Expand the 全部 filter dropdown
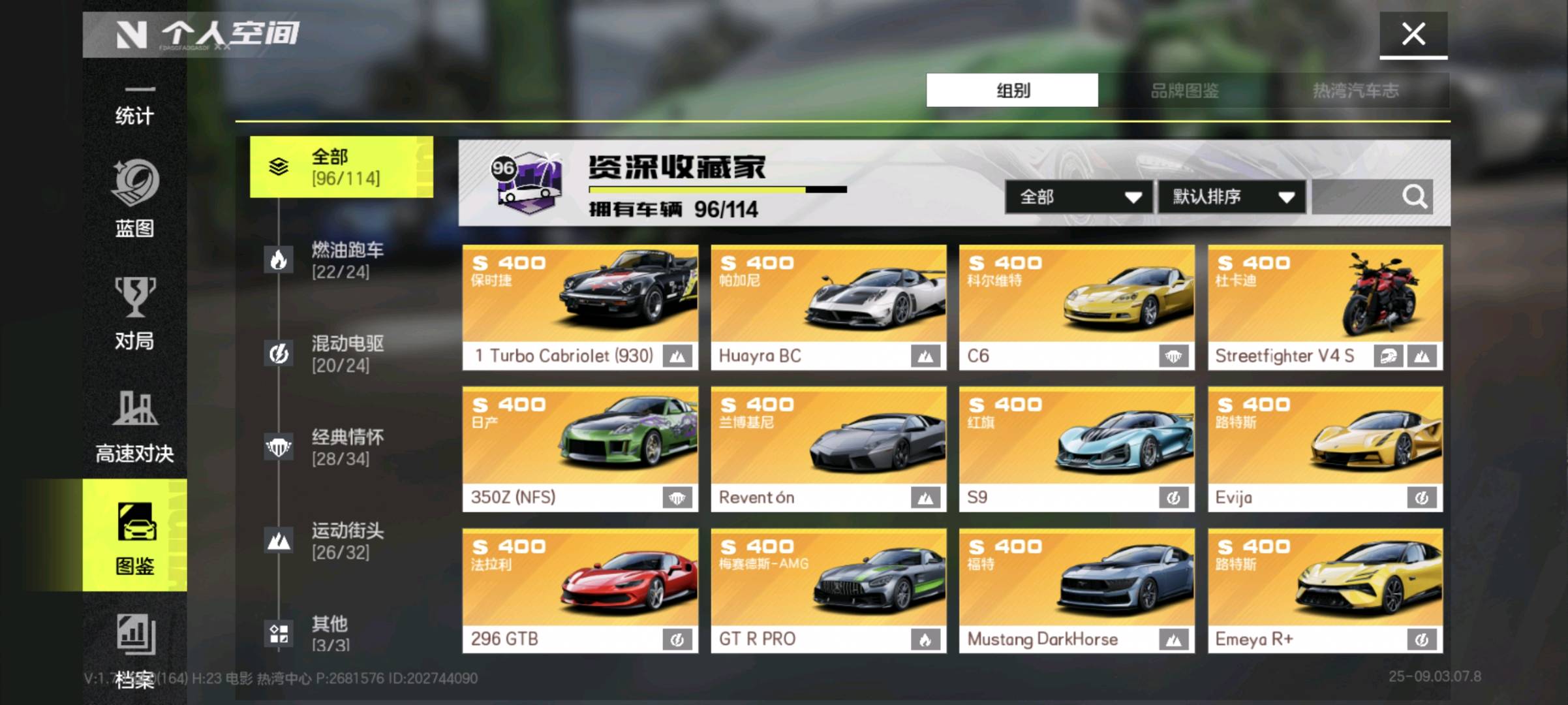This screenshot has width=1568, height=705. click(x=1079, y=197)
